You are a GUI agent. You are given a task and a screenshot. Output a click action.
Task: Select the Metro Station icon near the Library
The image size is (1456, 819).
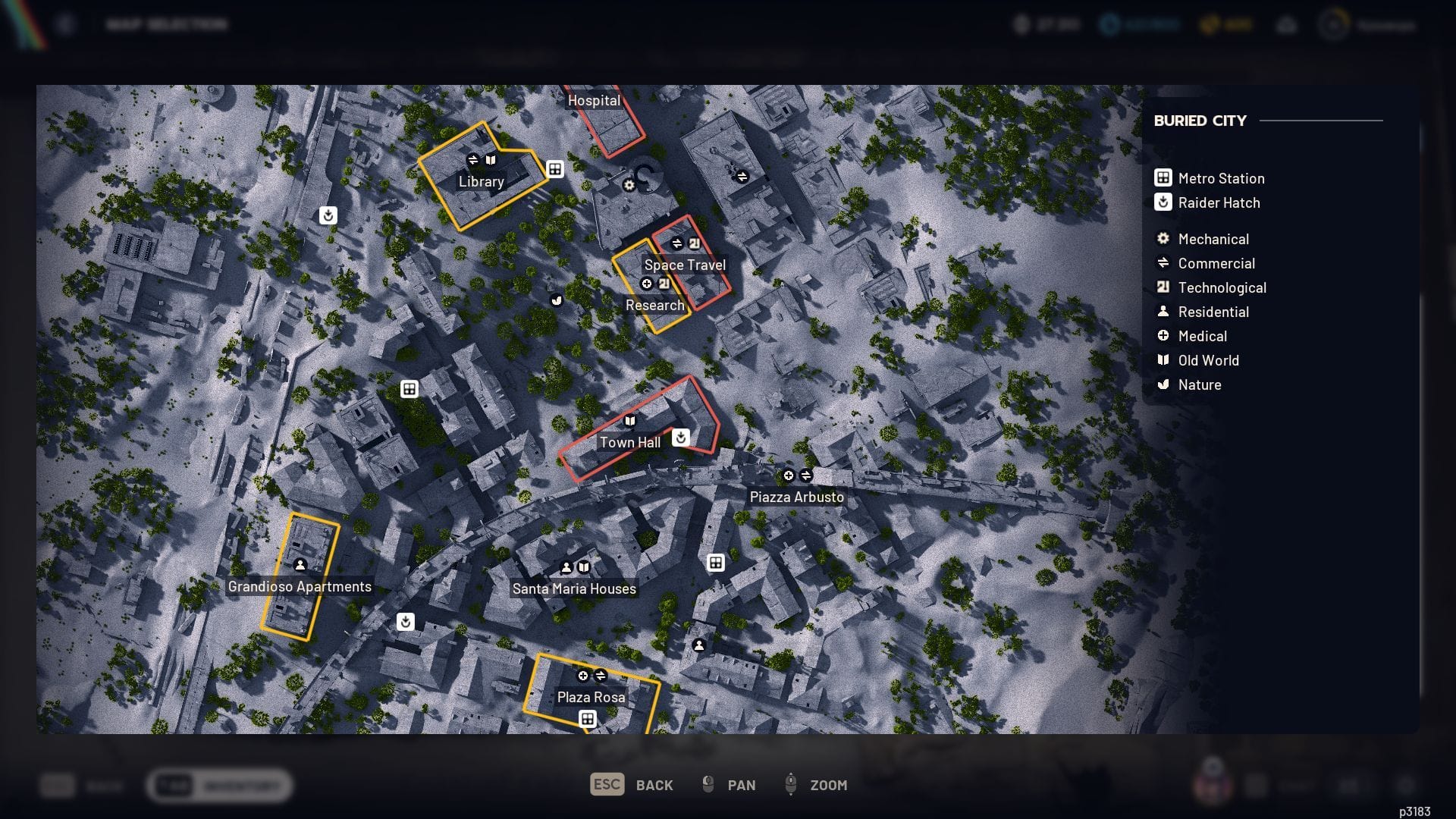(555, 170)
